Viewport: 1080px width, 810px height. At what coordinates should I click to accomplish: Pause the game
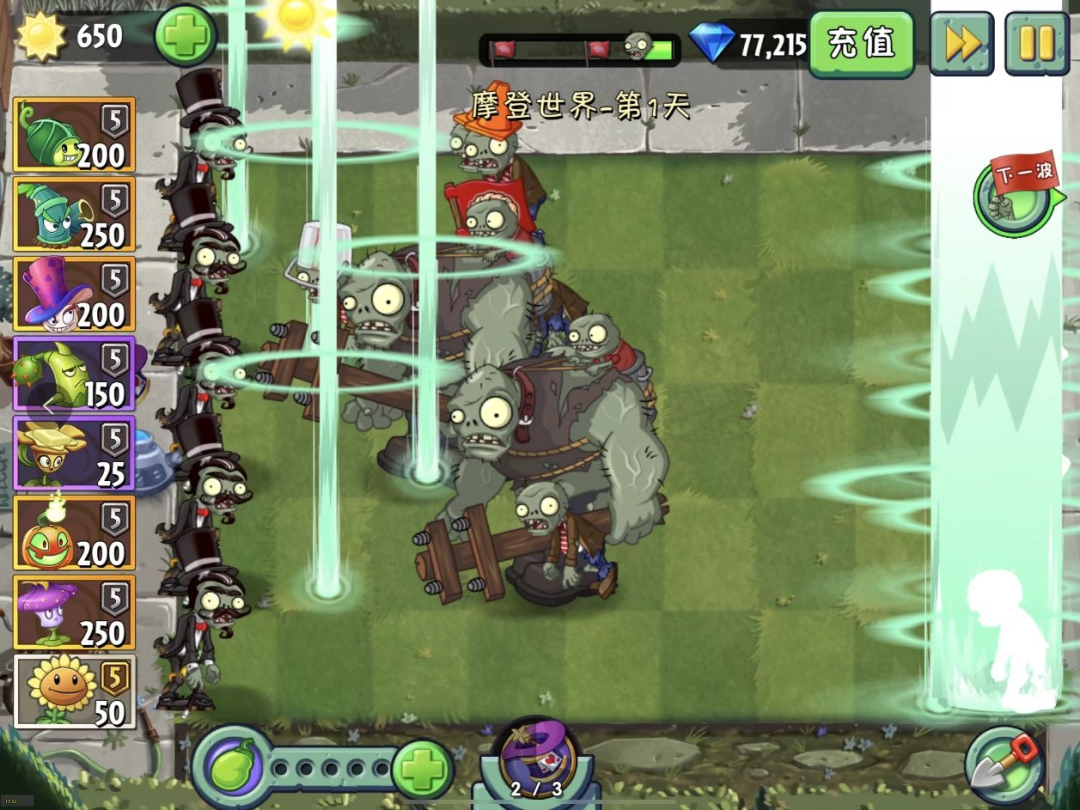[x=1037, y=43]
